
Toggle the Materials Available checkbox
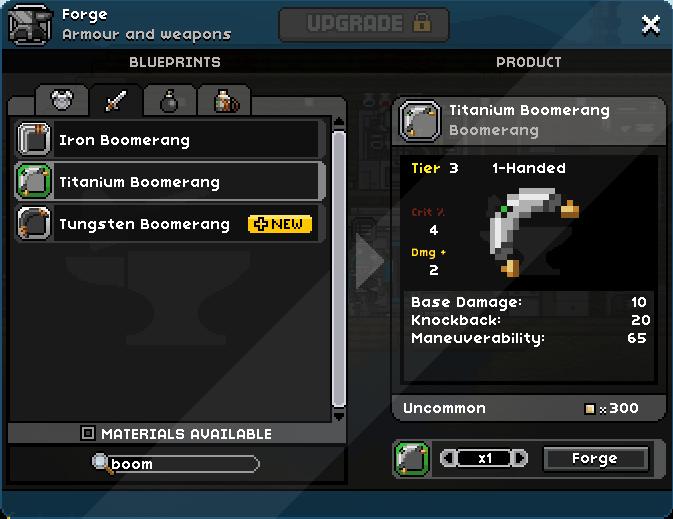coord(88,434)
